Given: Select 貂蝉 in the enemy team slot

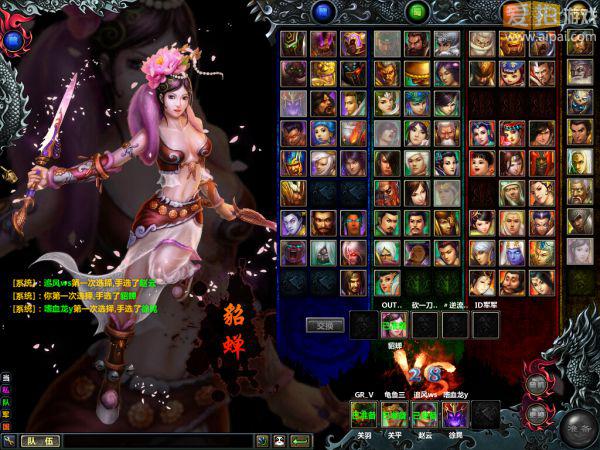Looking at the screenshot, I should (393, 324).
